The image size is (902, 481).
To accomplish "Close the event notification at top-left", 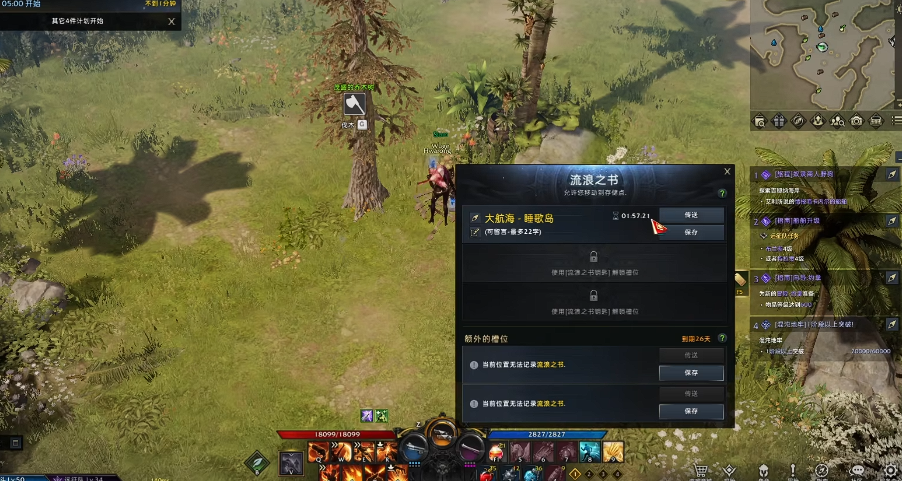I will [x=172, y=21].
